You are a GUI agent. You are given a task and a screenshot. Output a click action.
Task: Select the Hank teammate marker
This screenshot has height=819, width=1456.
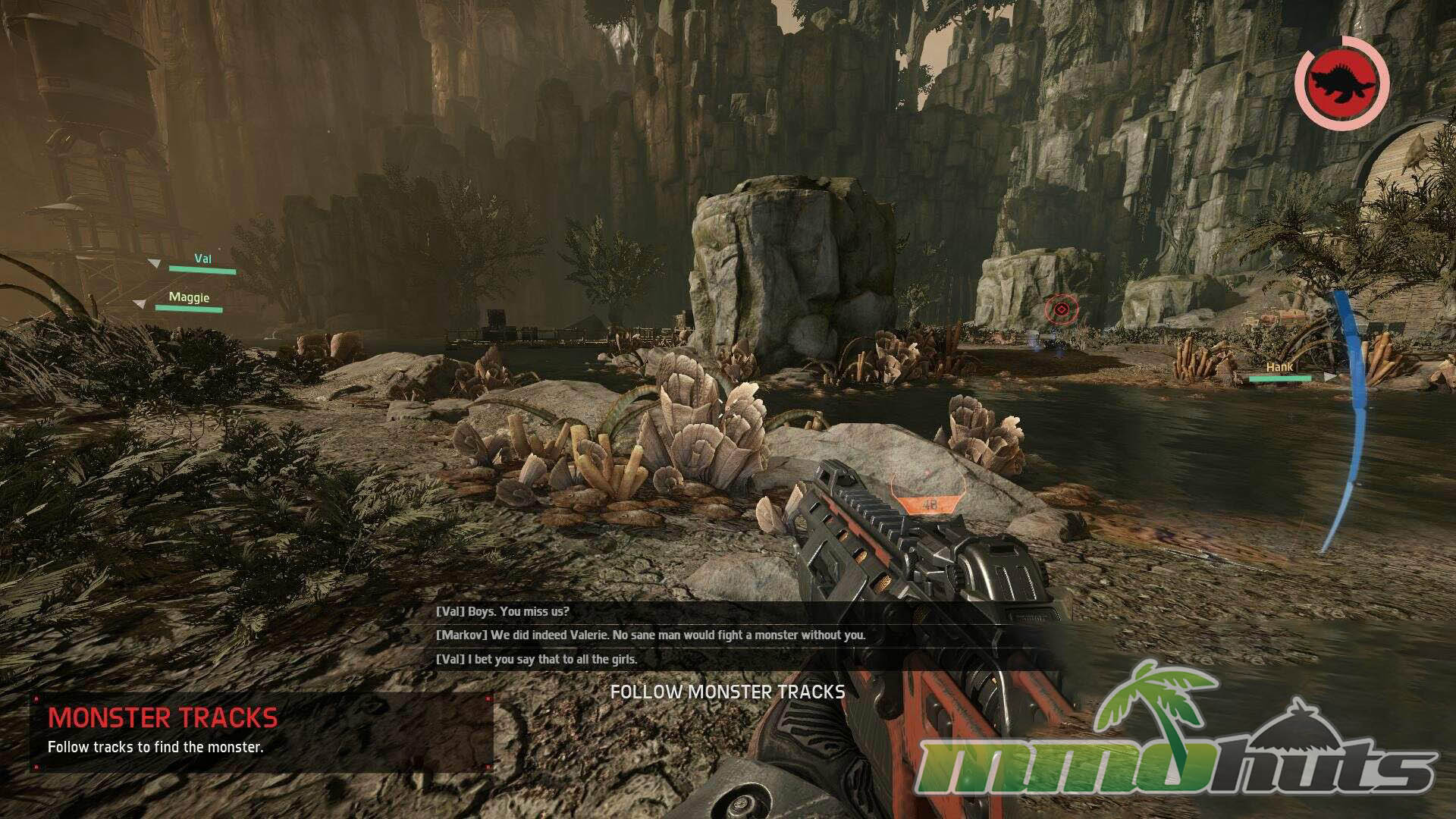tap(1279, 371)
